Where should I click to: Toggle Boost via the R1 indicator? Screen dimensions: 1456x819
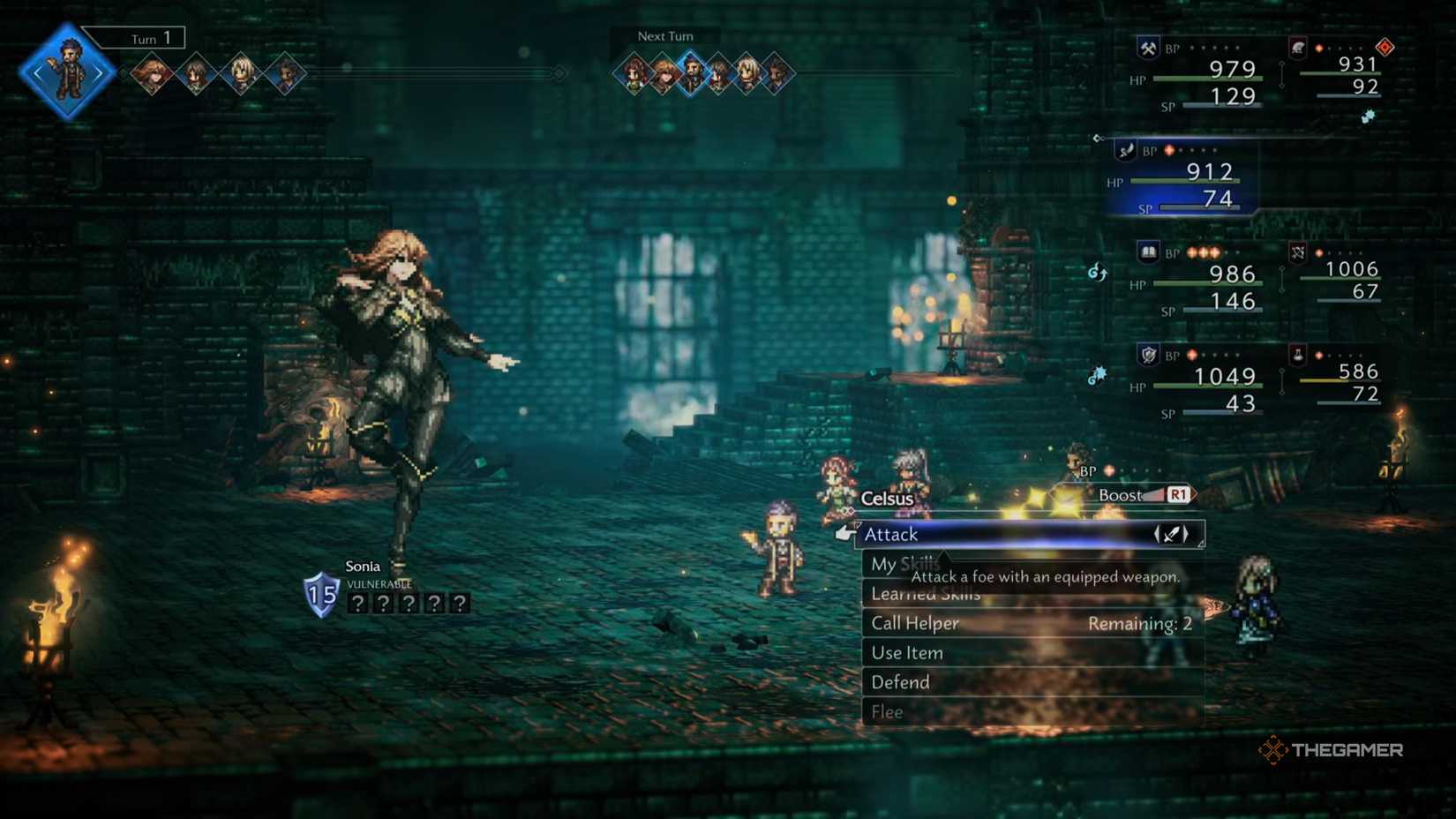pyautogui.click(x=1177, y=495)
